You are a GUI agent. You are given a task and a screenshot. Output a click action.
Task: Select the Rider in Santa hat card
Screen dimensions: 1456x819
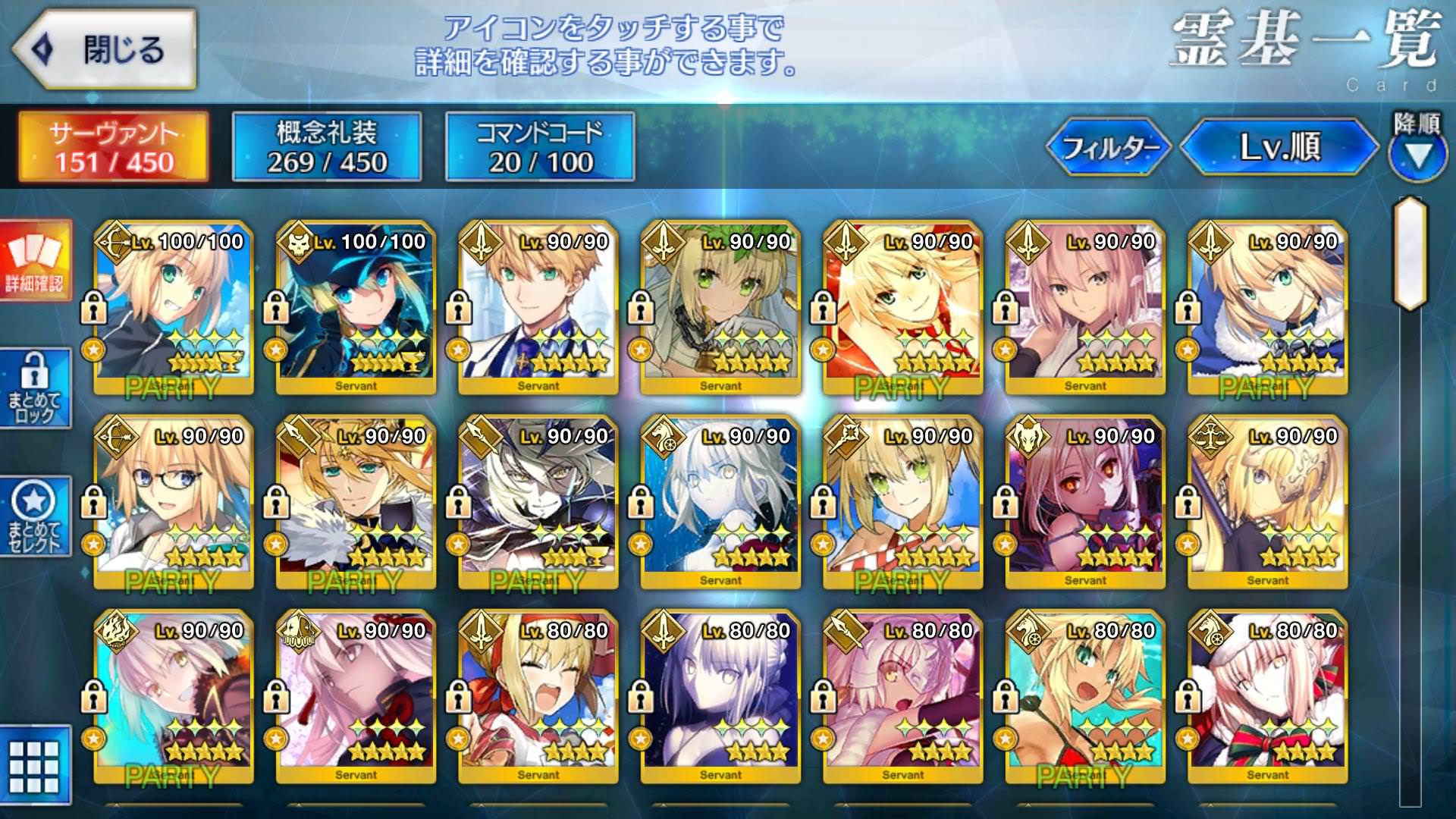click(1267, 696)
